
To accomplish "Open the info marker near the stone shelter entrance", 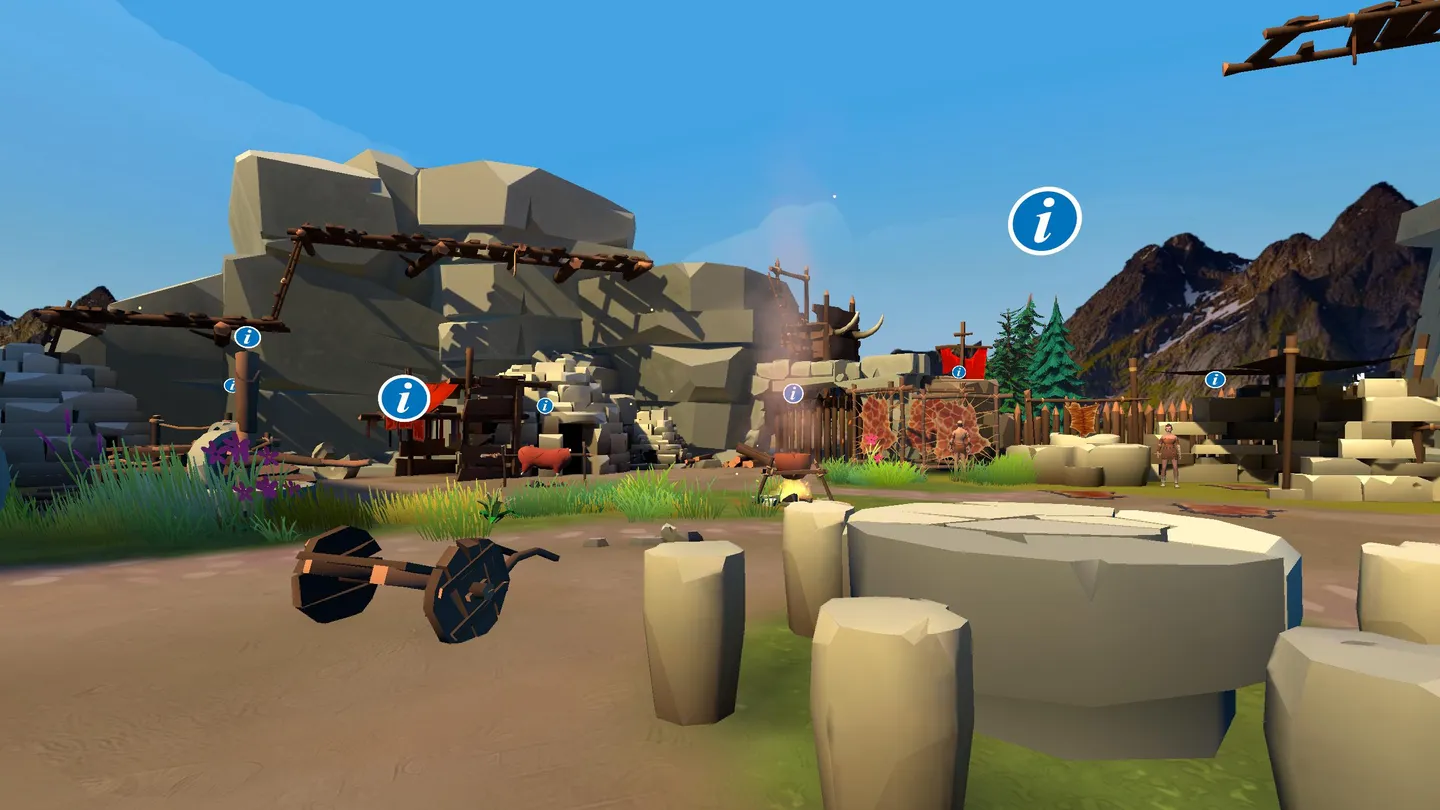I will point(544,407).
